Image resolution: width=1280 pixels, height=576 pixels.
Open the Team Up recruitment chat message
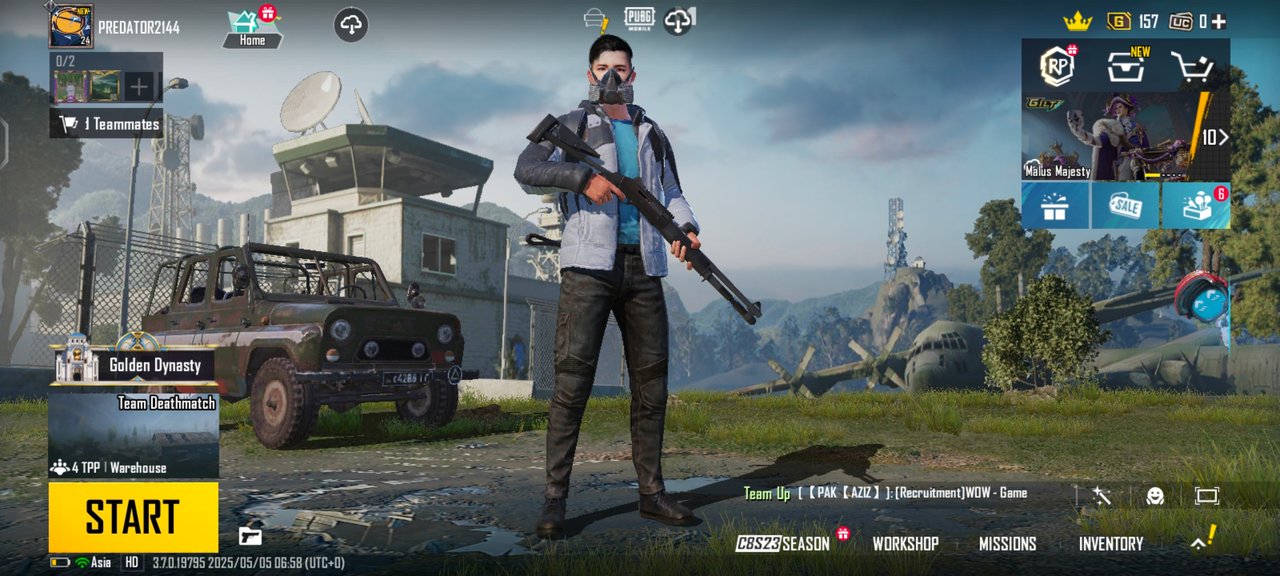885,493
